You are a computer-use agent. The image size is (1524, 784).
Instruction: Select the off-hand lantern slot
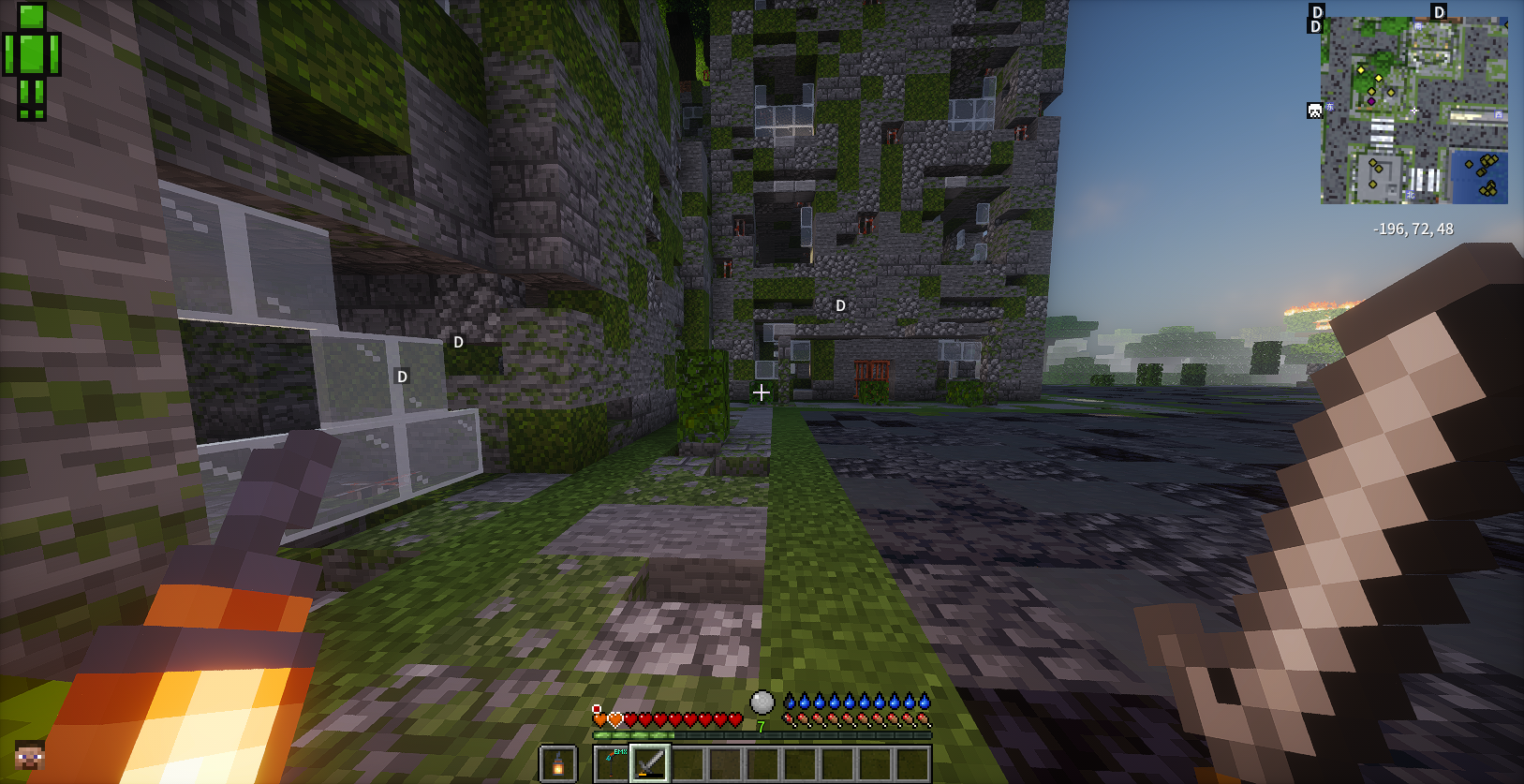[558, 764]
